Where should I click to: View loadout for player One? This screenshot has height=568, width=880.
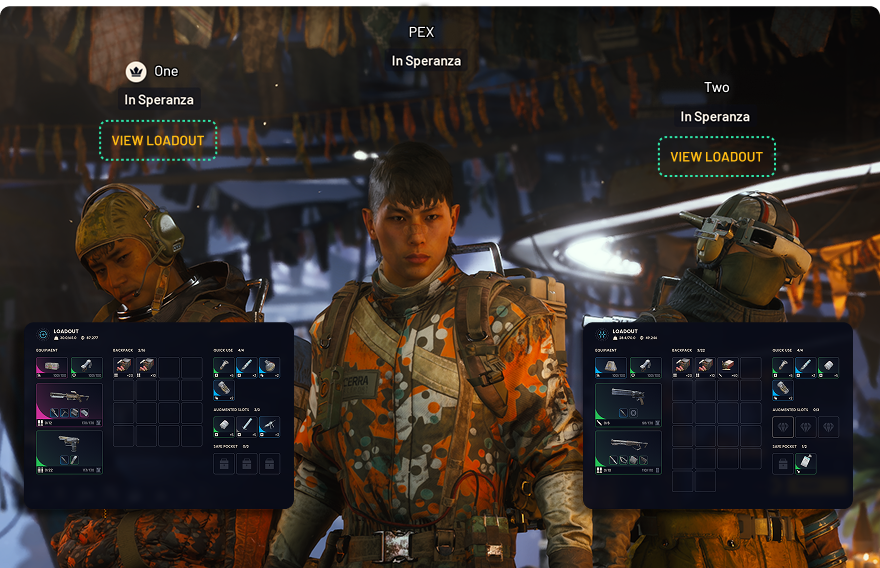pyautogui.click(x=158, y=141)
